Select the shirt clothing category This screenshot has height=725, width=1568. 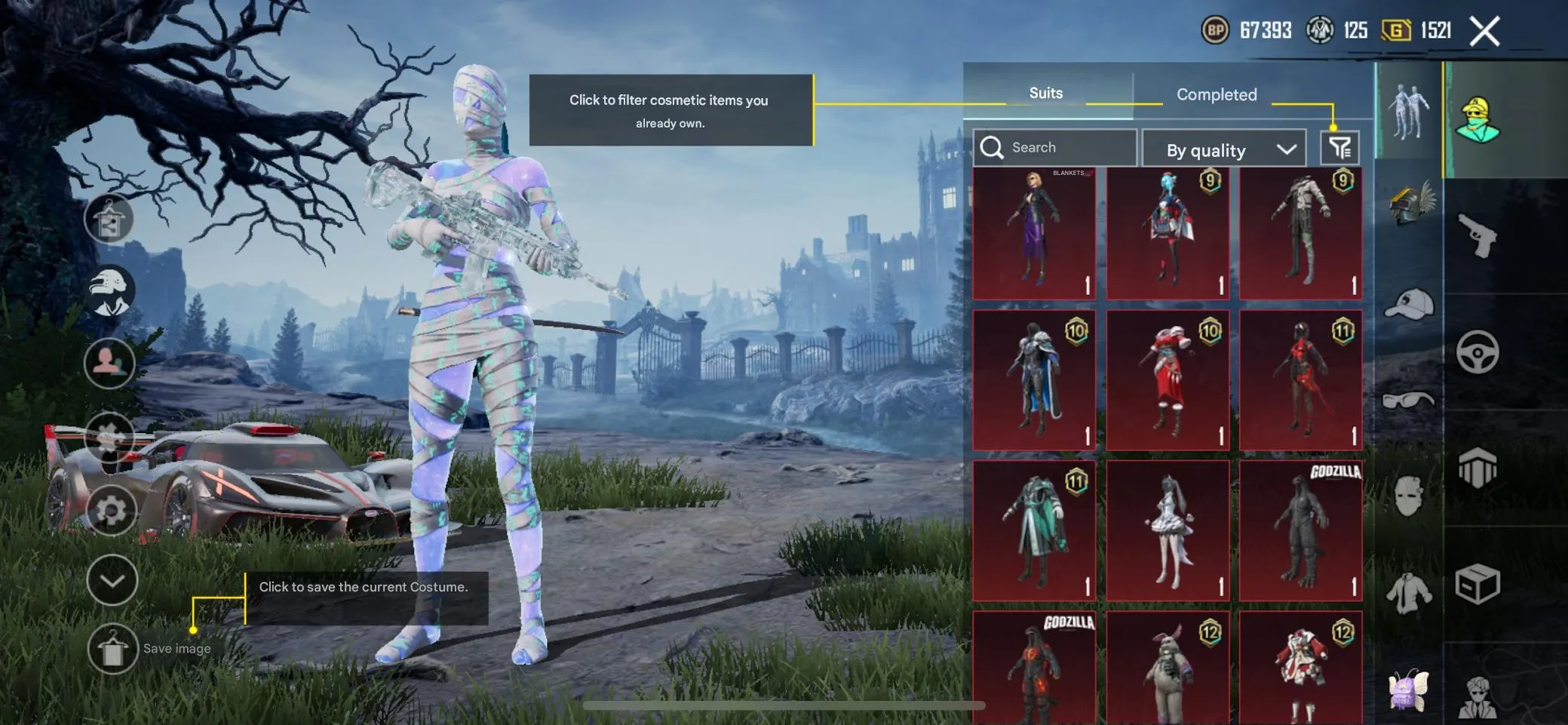(1407, 590)
